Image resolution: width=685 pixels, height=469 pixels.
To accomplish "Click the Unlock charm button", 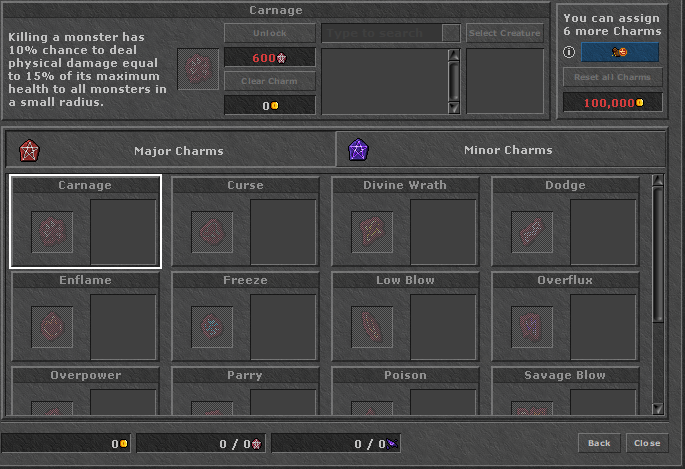I will pos(269,33).
